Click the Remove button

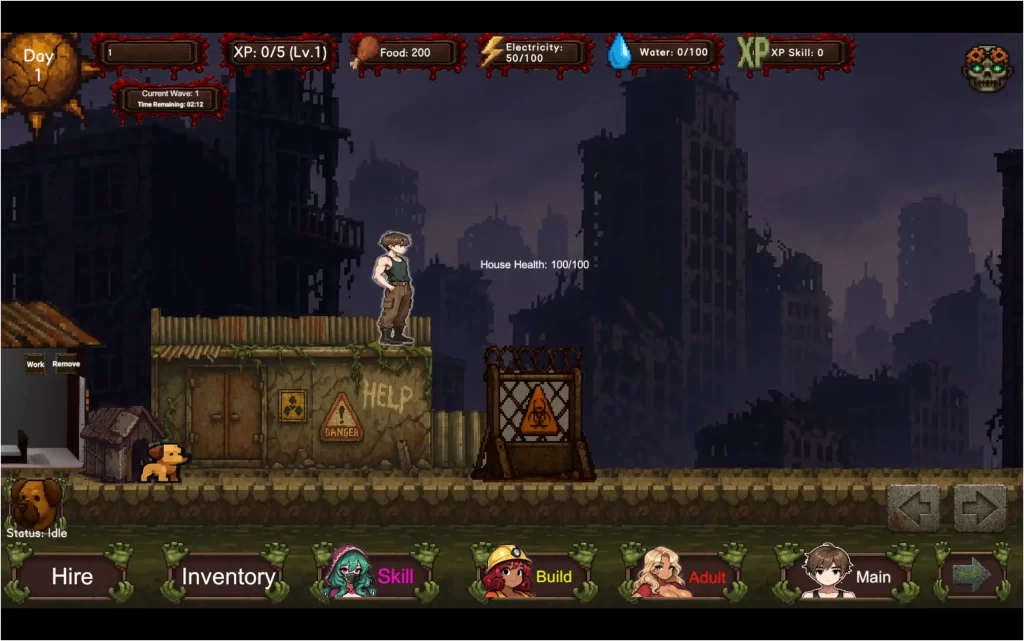pyautogui.click(x=66, y=365)
